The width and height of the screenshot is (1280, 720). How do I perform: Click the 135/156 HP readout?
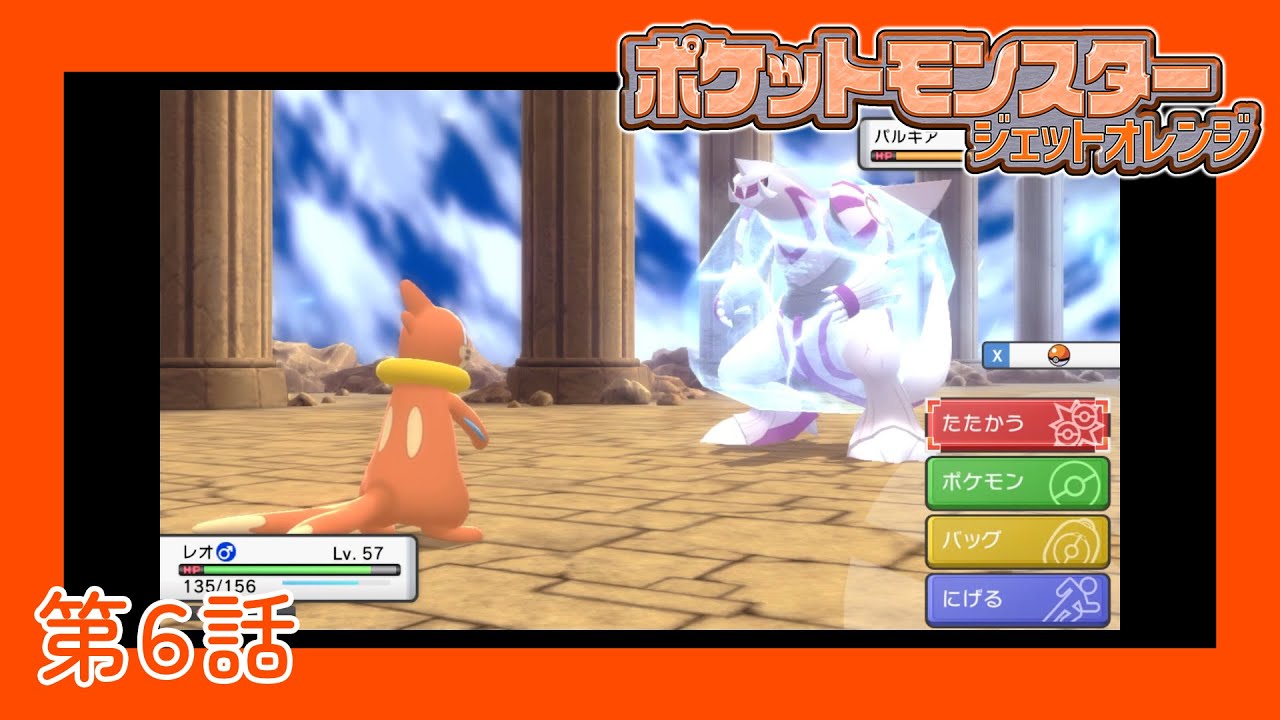click(219, 584)
